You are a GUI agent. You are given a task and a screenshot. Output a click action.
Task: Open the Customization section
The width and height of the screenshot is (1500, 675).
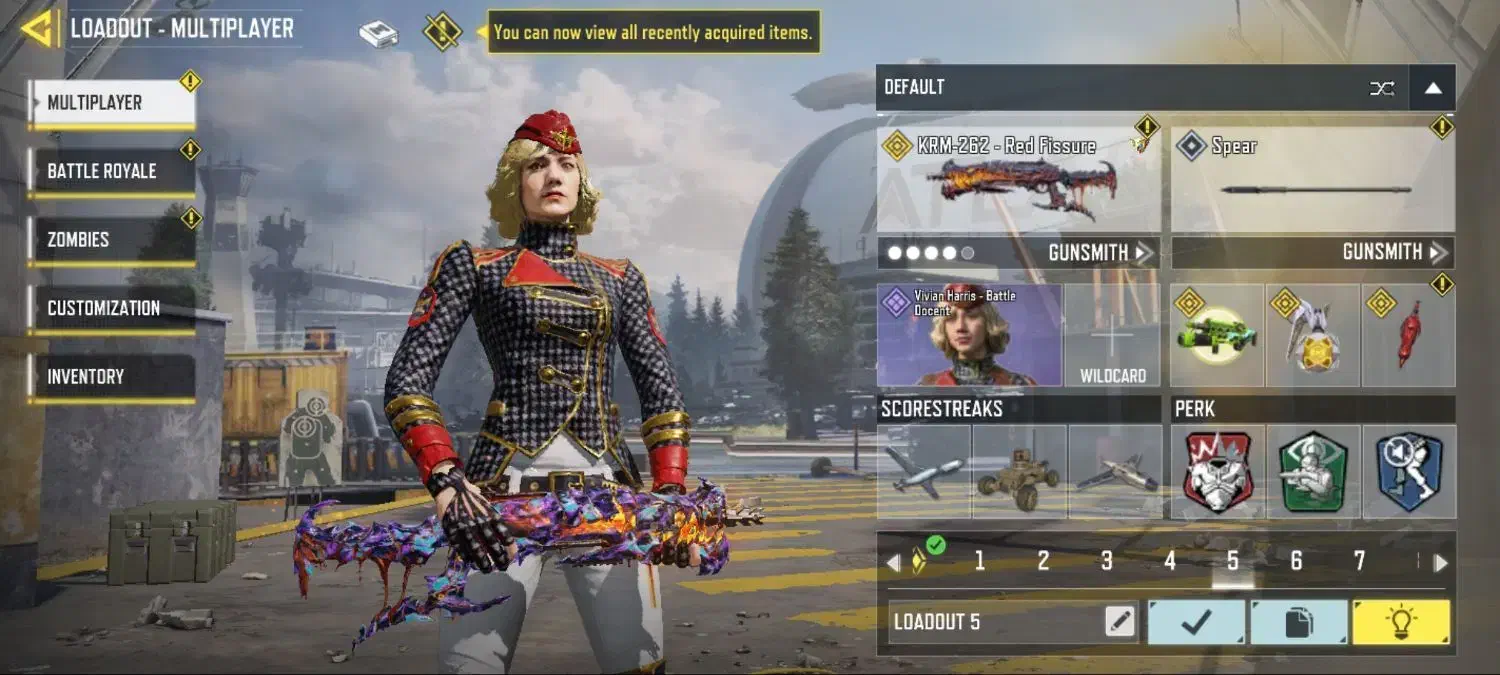click(112, 308)
